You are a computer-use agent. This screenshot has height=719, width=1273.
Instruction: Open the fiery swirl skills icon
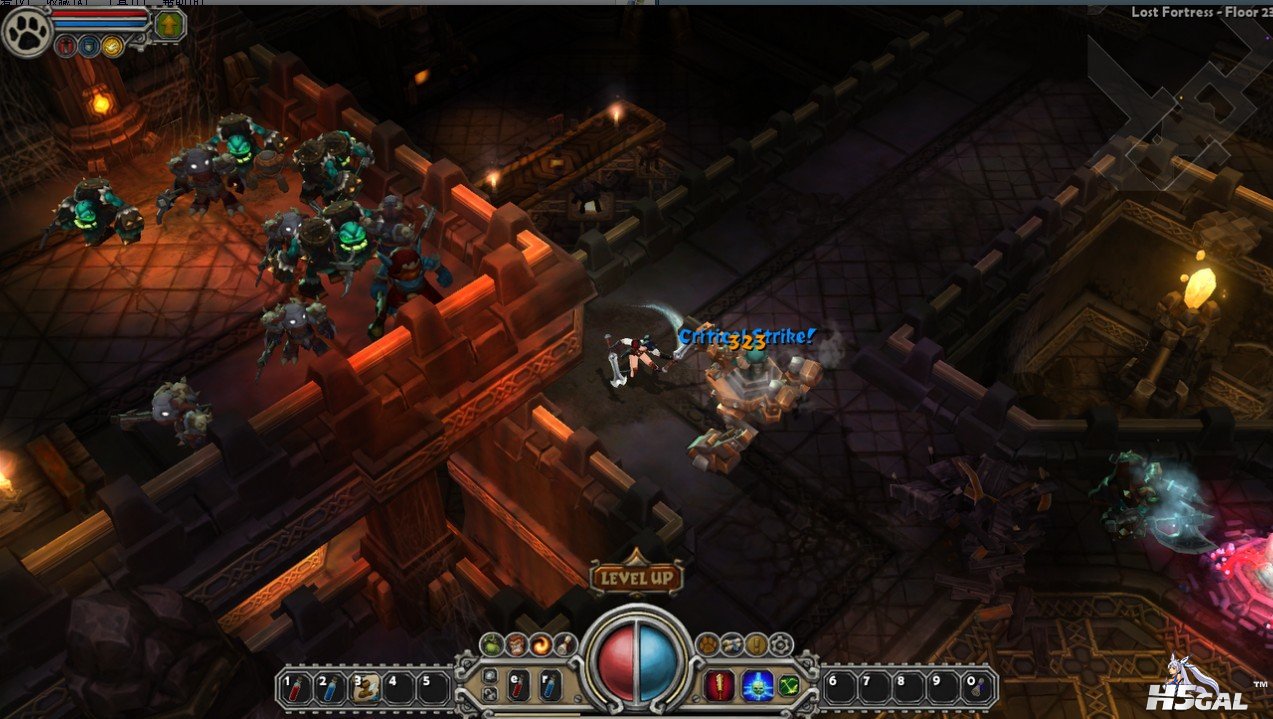click(x=541, y=645)
